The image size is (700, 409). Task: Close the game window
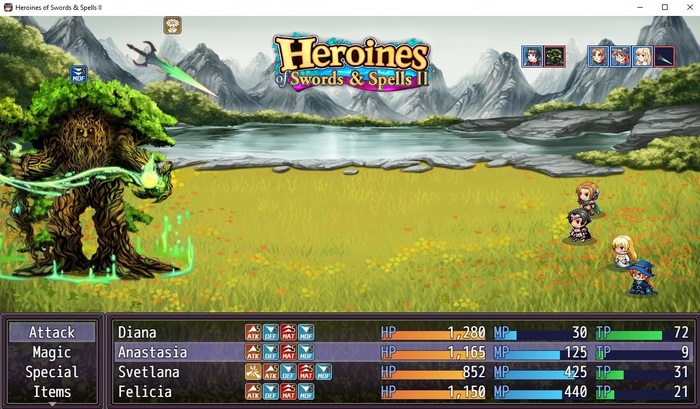point(686,8)
